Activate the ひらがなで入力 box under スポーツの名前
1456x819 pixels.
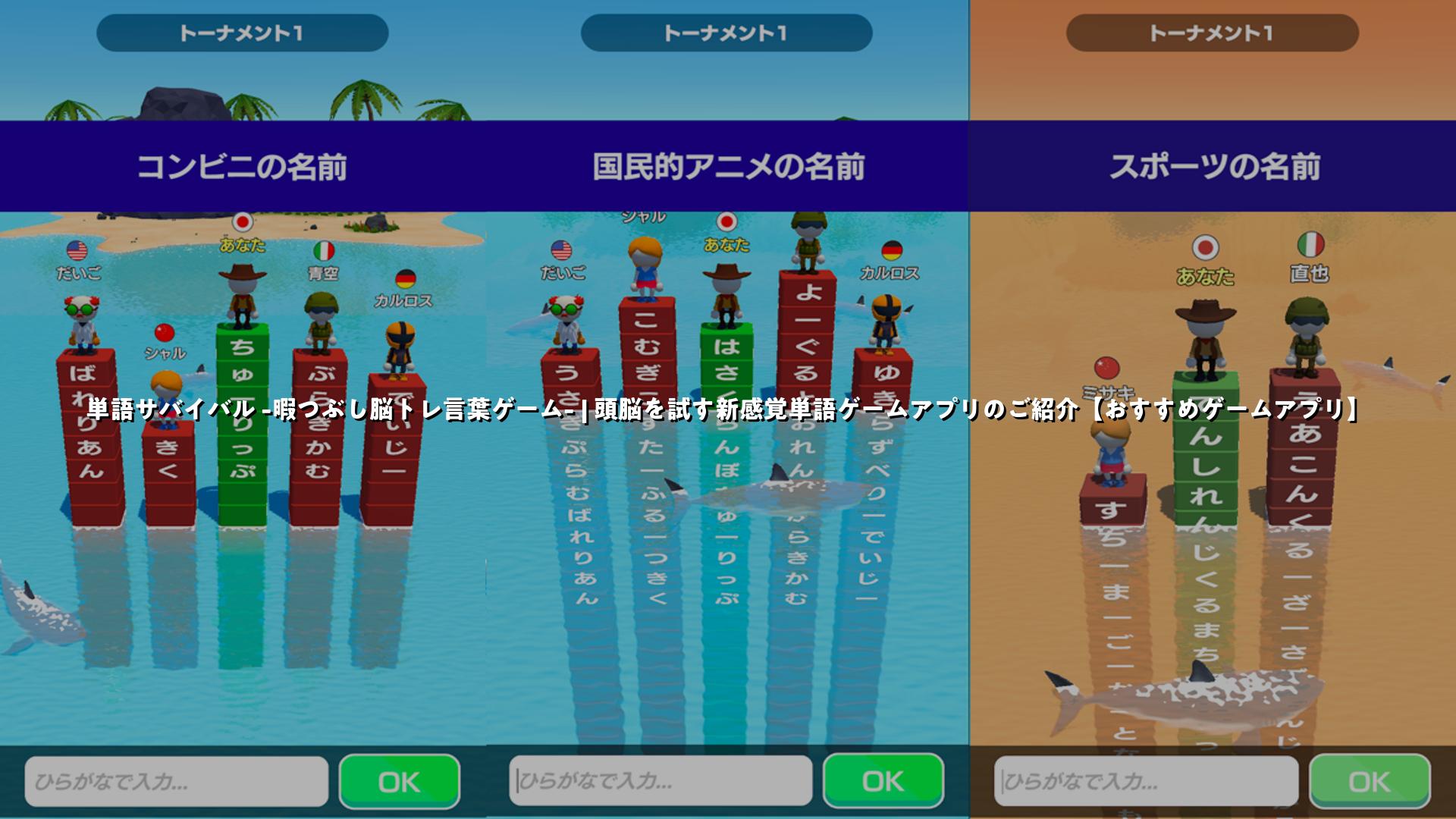tap(1146, 781)
